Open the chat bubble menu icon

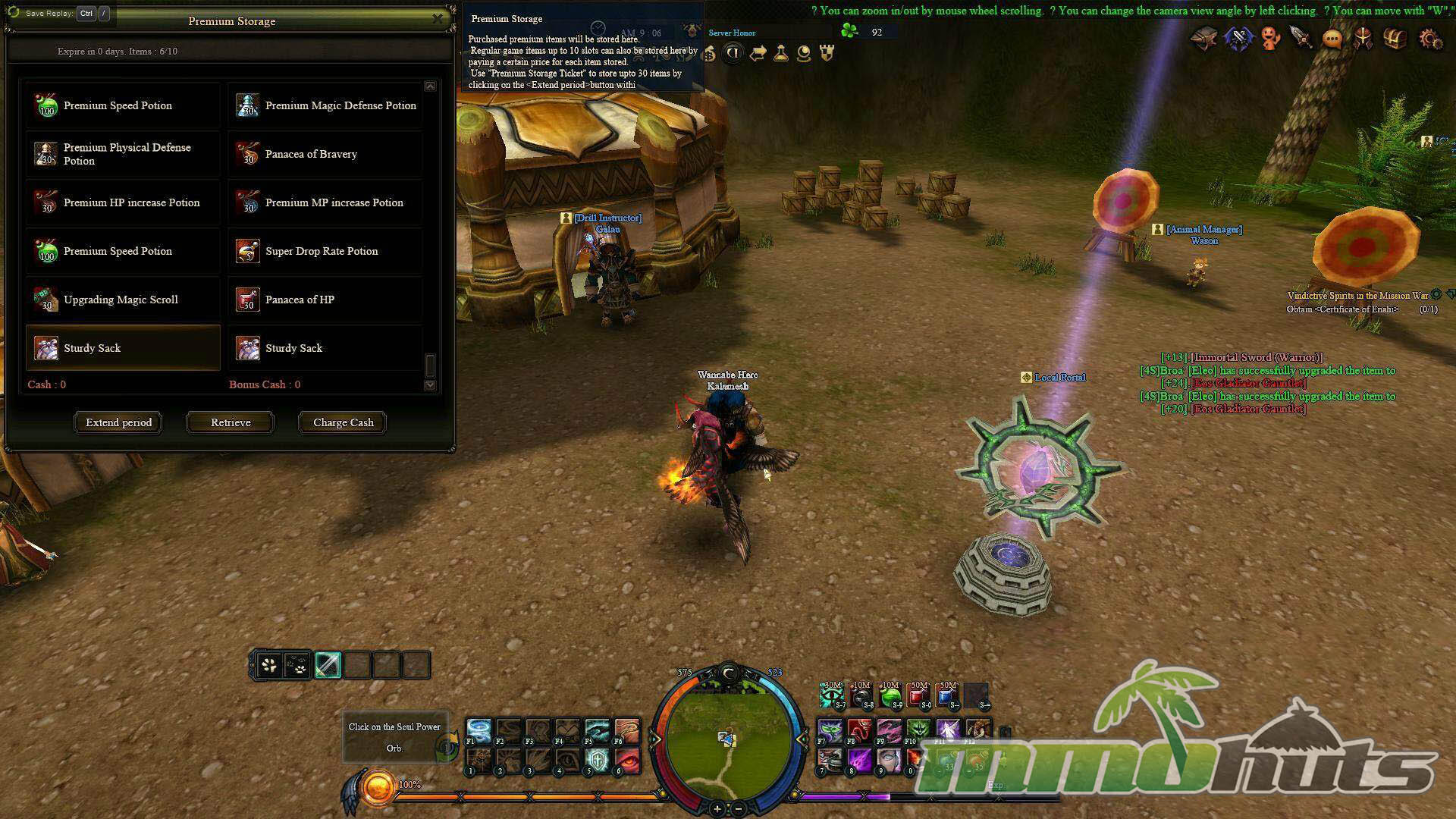pos(1332,39)
